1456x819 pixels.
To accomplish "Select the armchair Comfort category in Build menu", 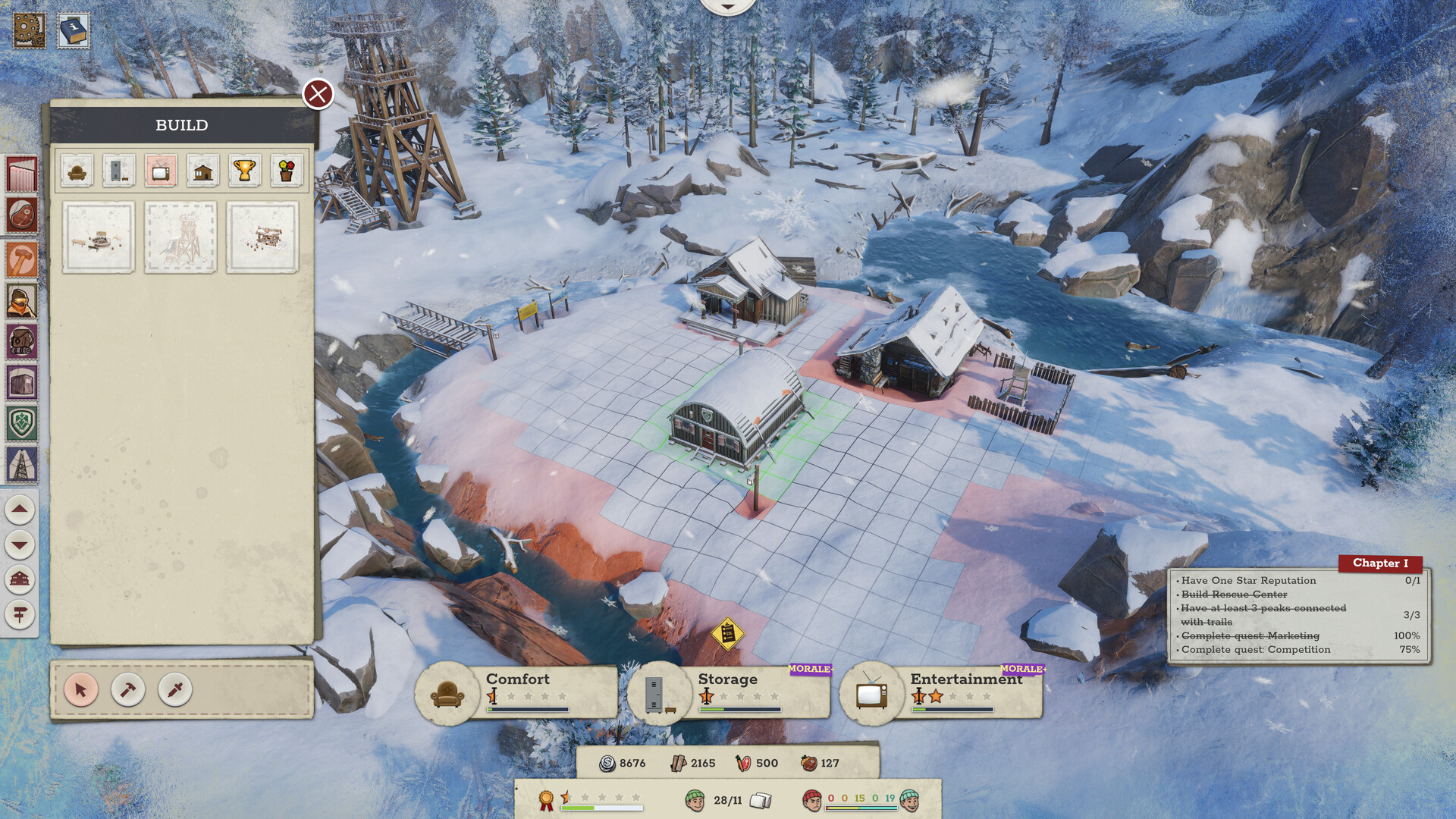I will (76, 171).
